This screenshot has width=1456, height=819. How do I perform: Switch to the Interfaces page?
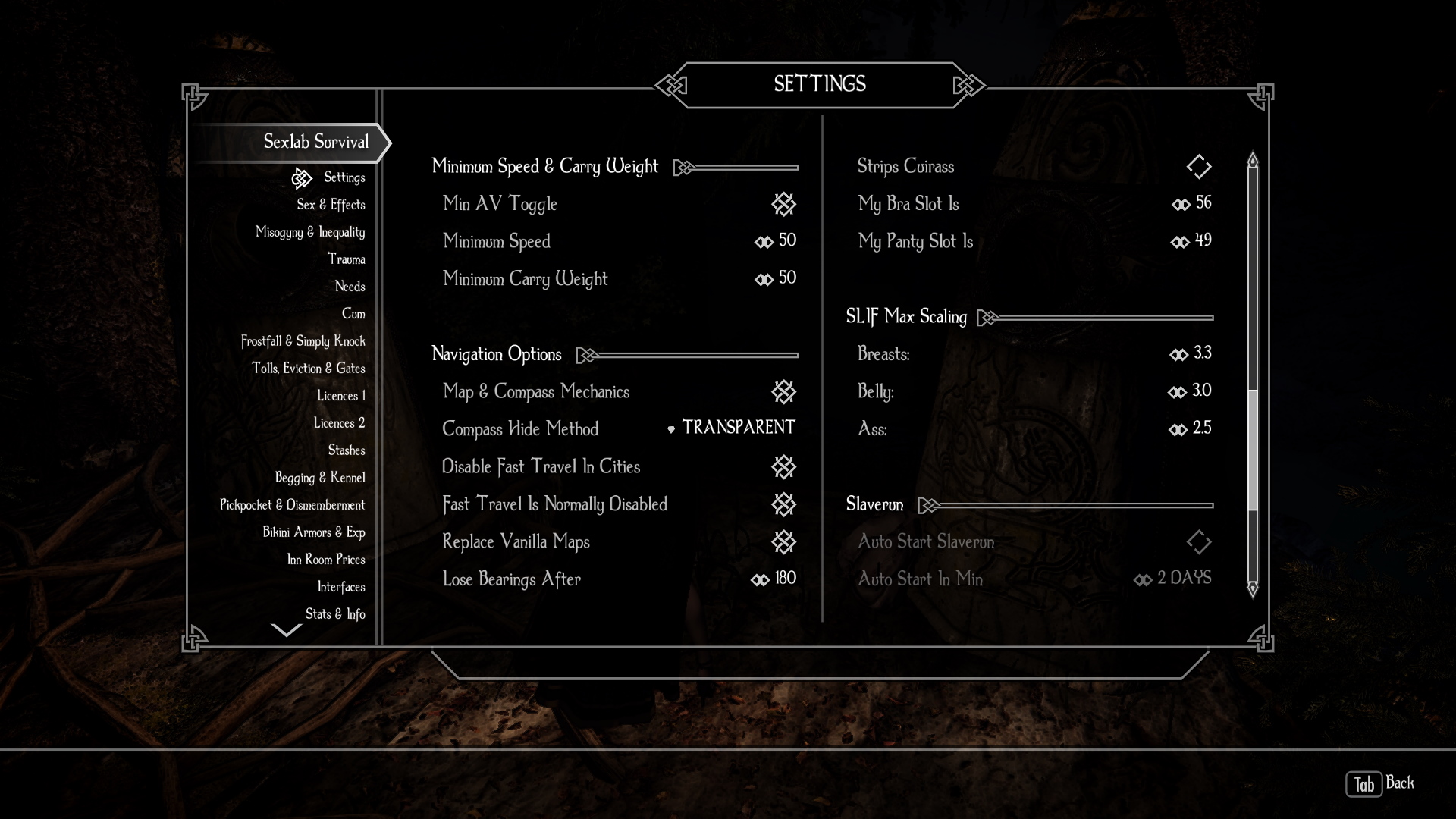(340, 587)
